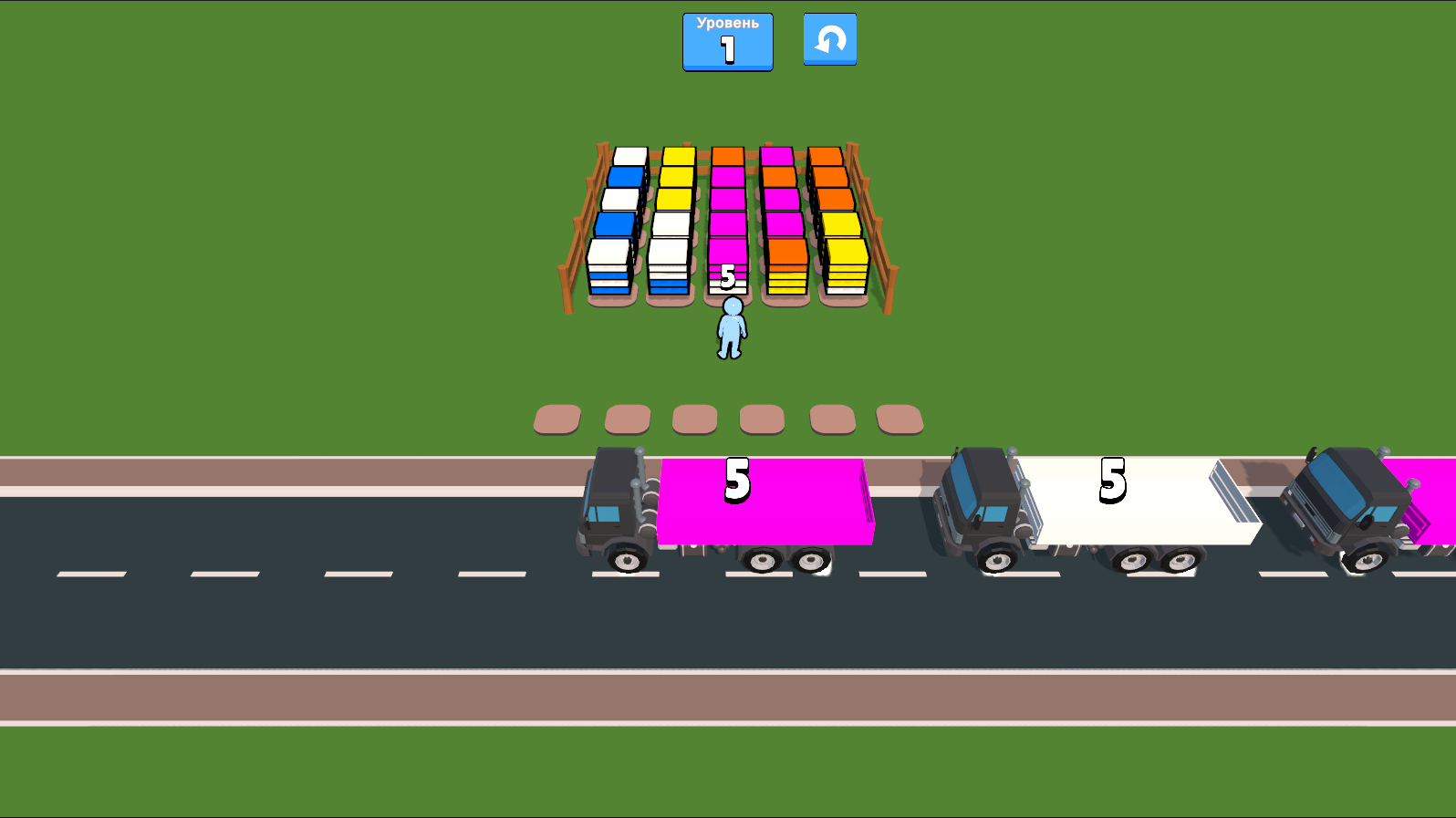Tap the restart level icon
The image size is (1456, 818).
point(829,40)
